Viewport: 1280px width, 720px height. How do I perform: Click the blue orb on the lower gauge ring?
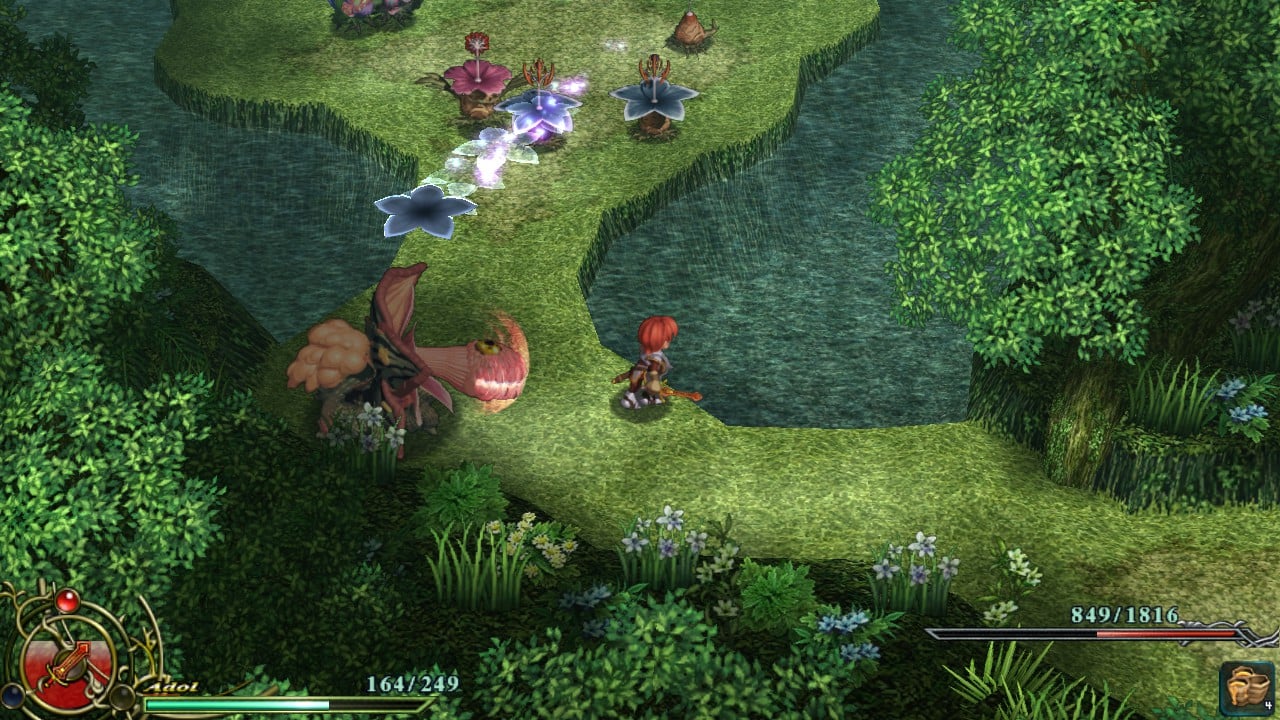coord(12,697)
